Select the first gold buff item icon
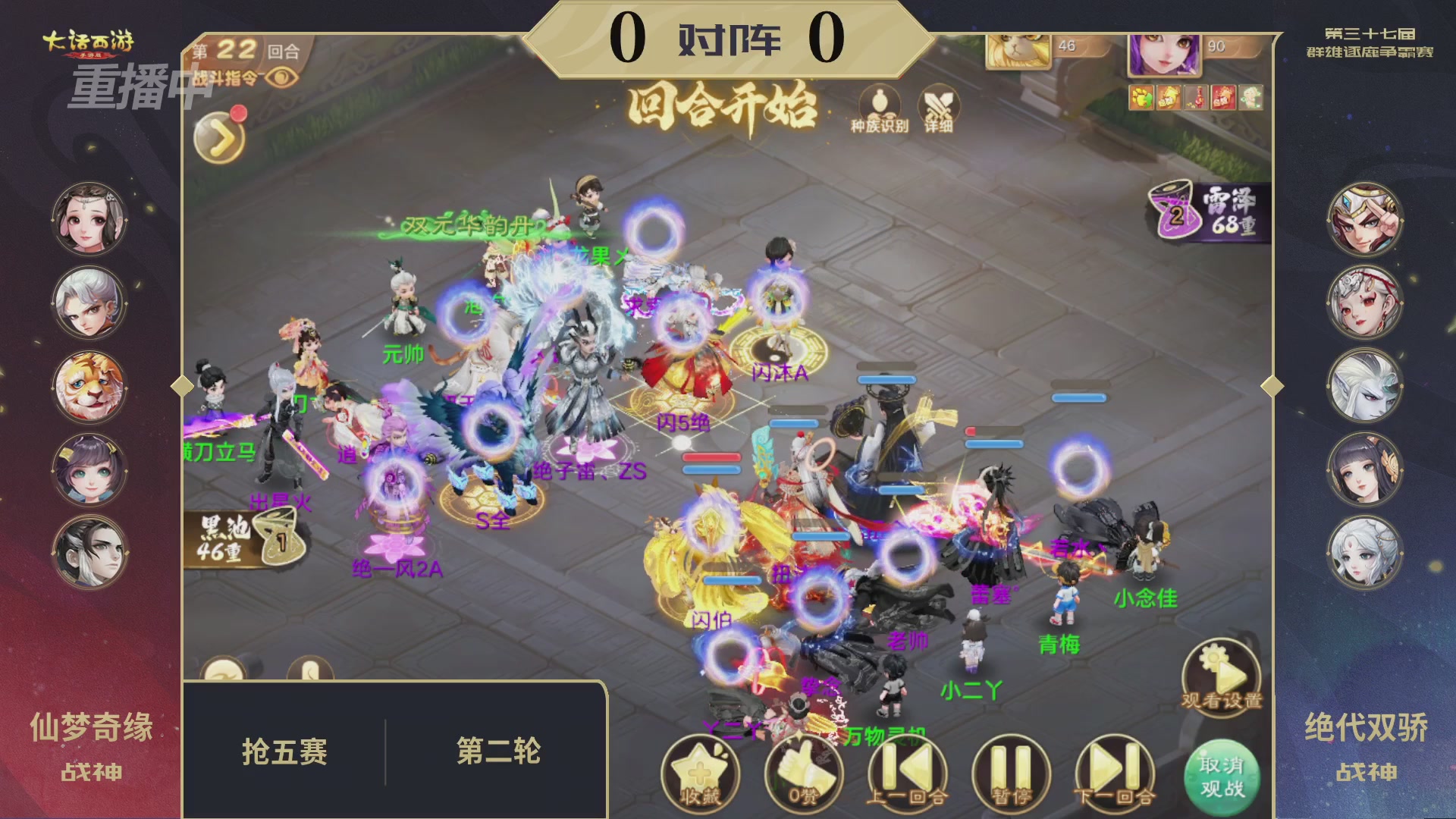Viewport: 1456px width, 819px height. pos(1141,97)
